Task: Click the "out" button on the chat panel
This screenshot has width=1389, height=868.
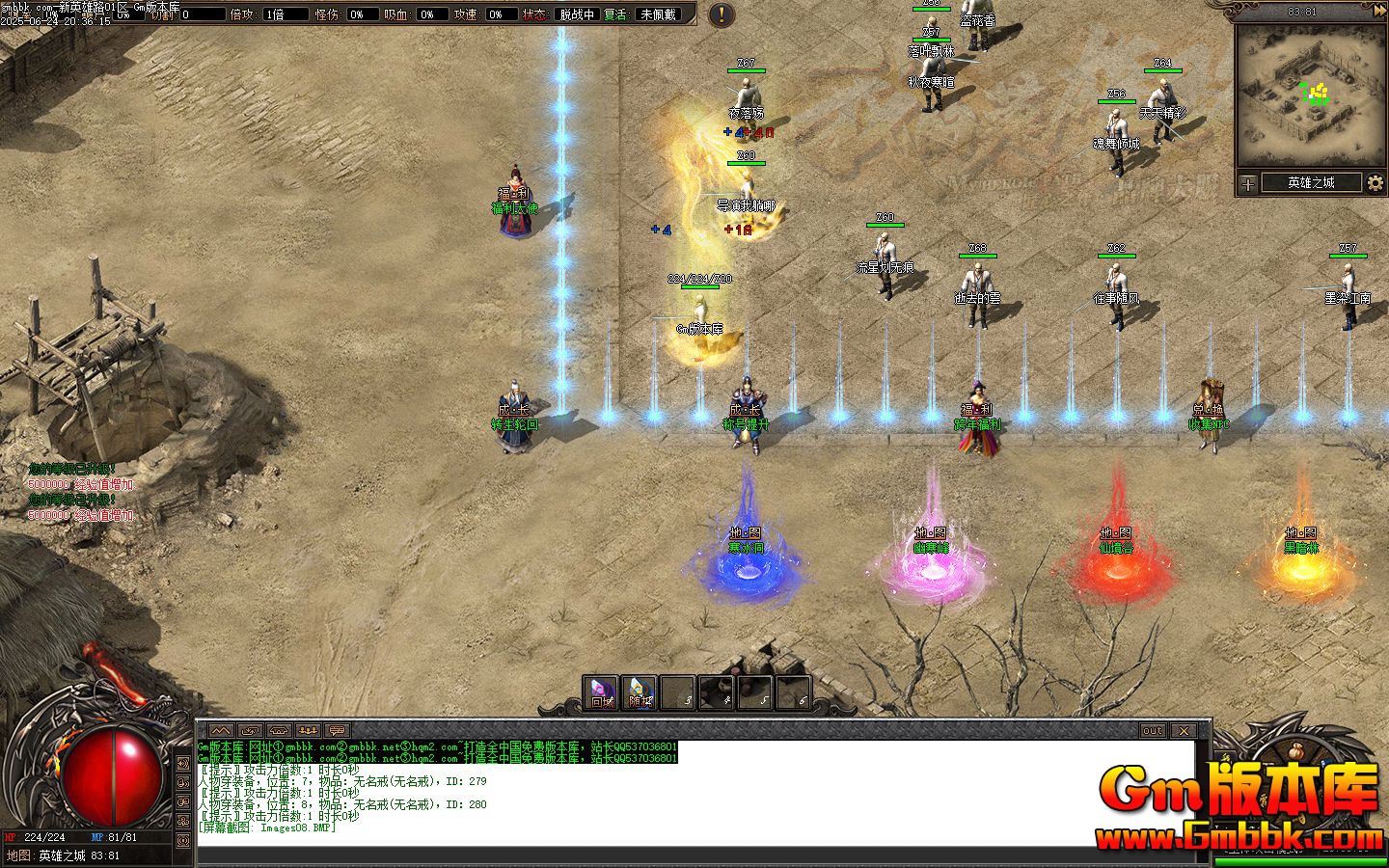Action: (1153, 730)
